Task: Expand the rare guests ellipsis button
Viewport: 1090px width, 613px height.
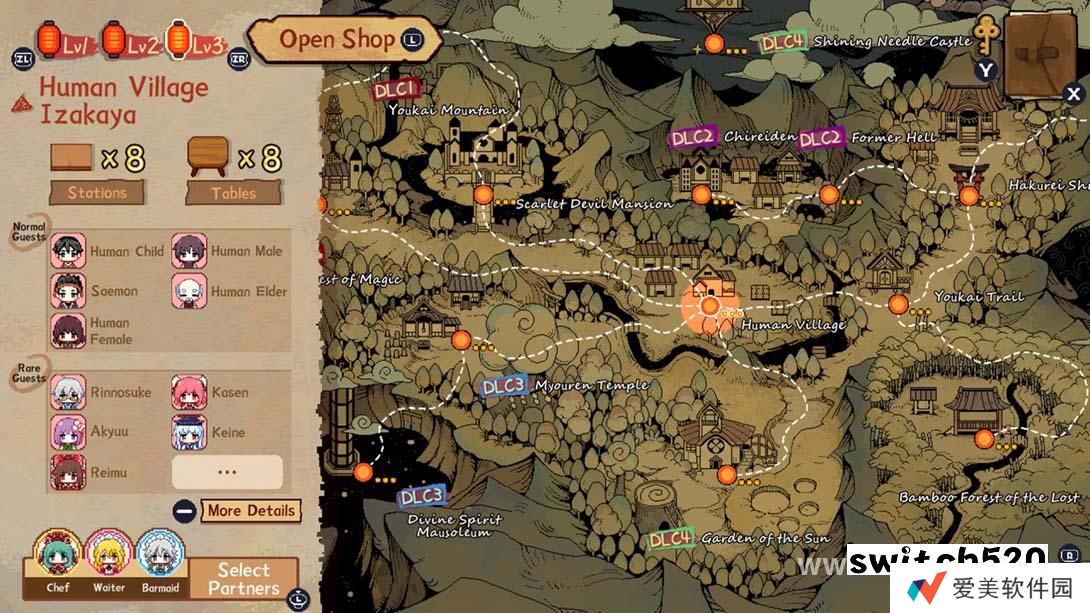Action: 227,472
